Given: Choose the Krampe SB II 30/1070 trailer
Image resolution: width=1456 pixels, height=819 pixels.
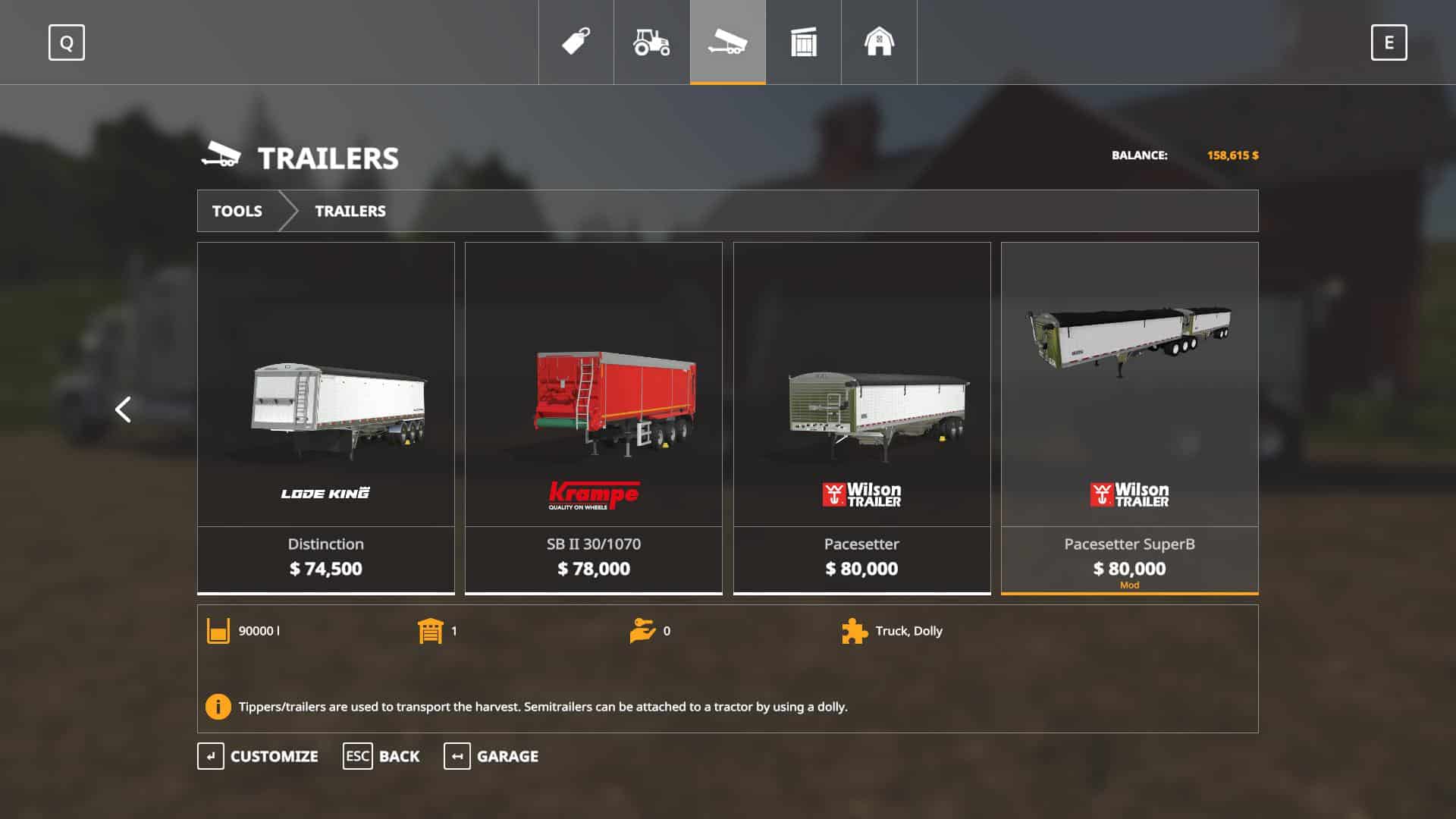Looking at the screenshot, I should (x=594, y=417).
